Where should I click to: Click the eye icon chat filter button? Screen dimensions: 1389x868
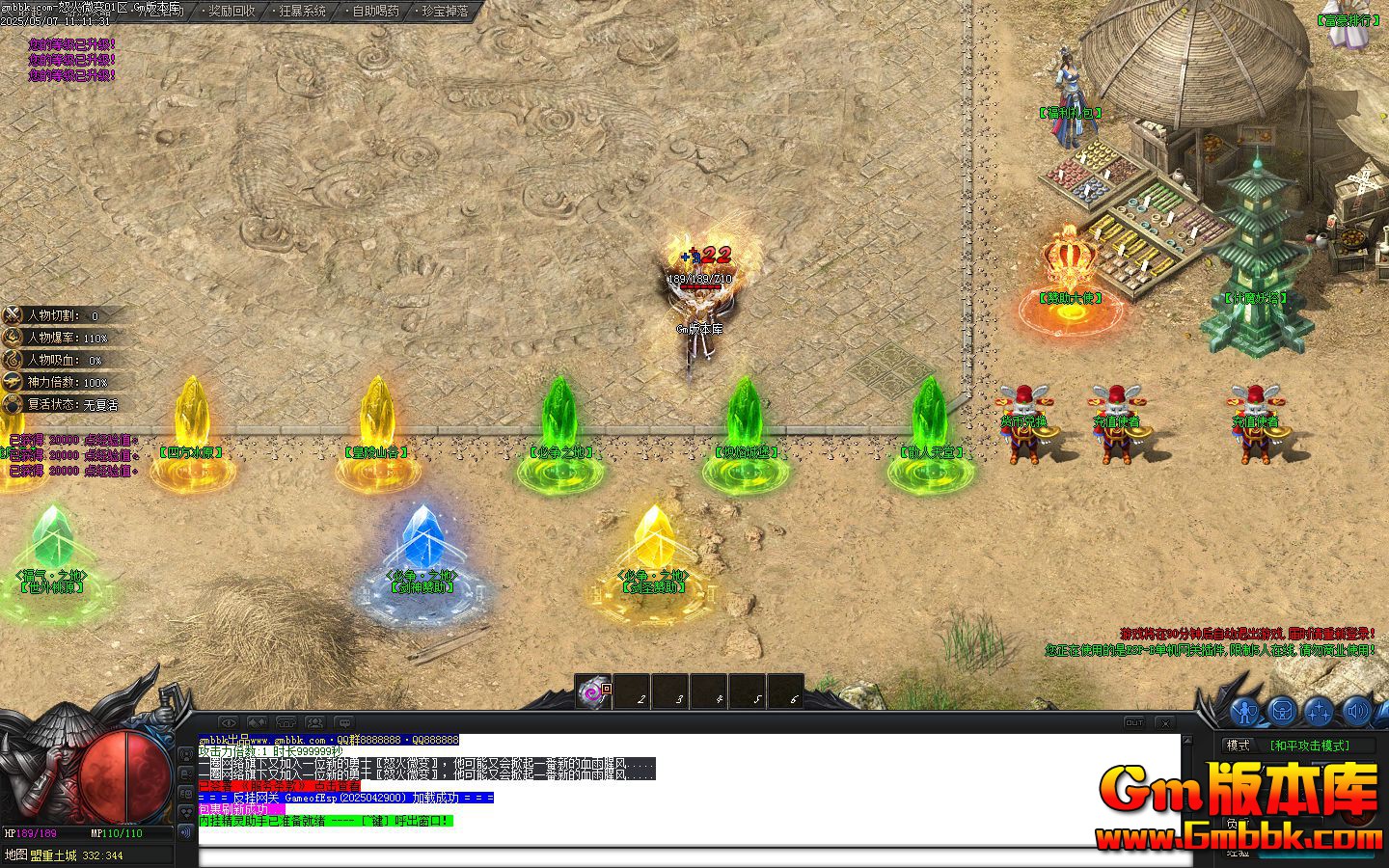pyautogui.click(x=228, y=722)
